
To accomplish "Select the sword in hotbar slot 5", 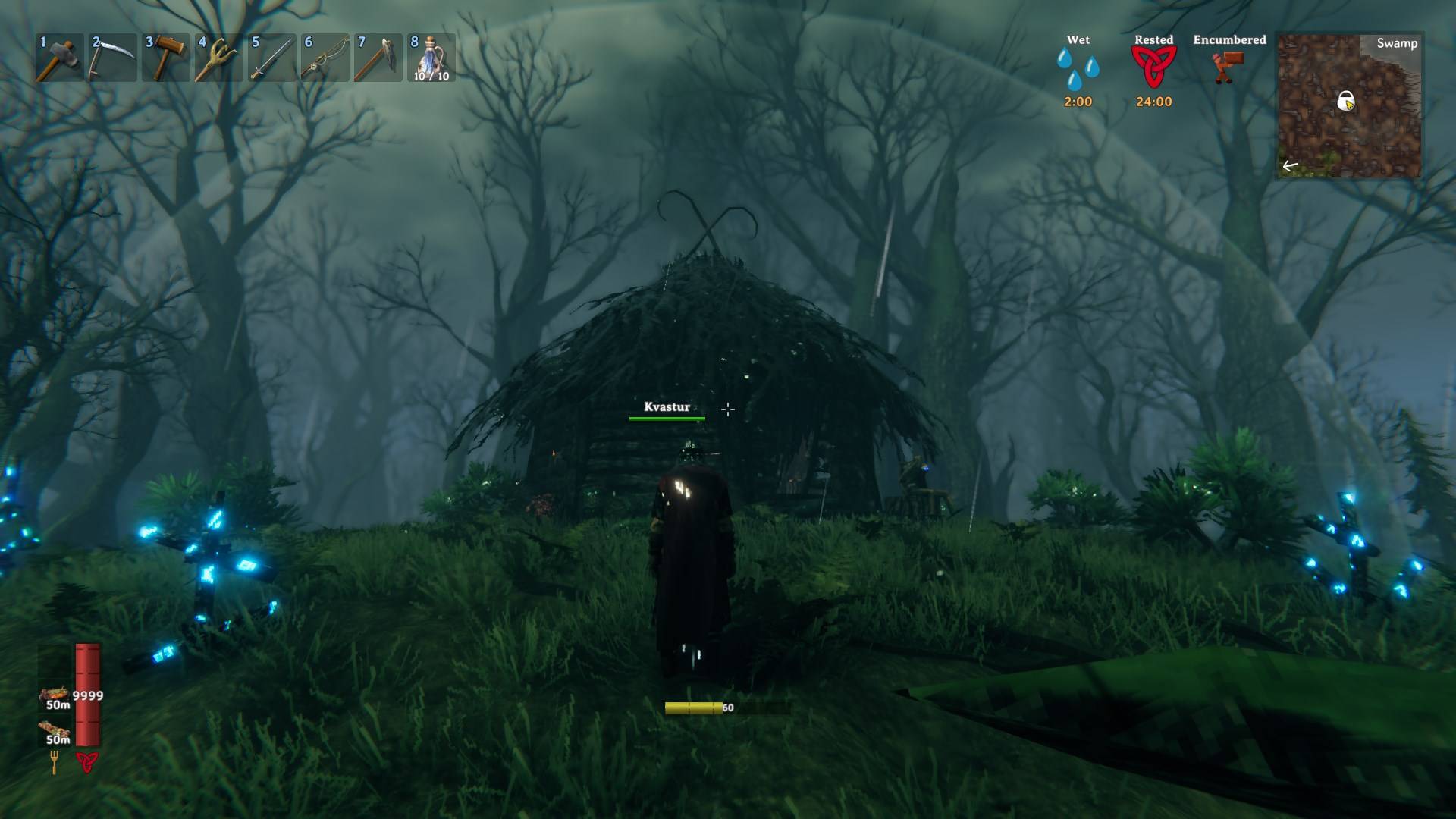I will [x=271, y=57].
